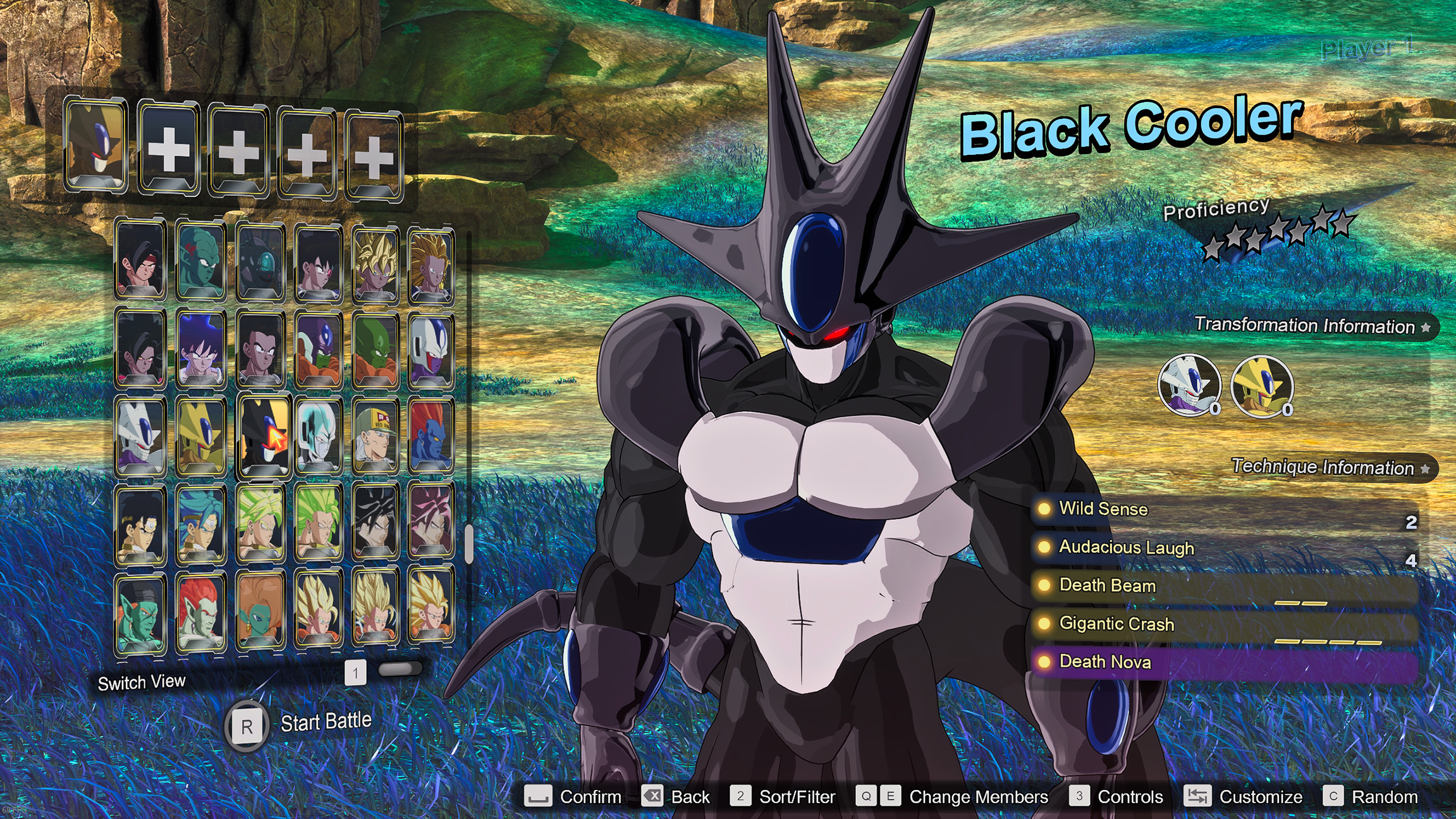1456x819 pixels.
Task: Toggle the Switch View option
Action: click(x=142, y=683)
